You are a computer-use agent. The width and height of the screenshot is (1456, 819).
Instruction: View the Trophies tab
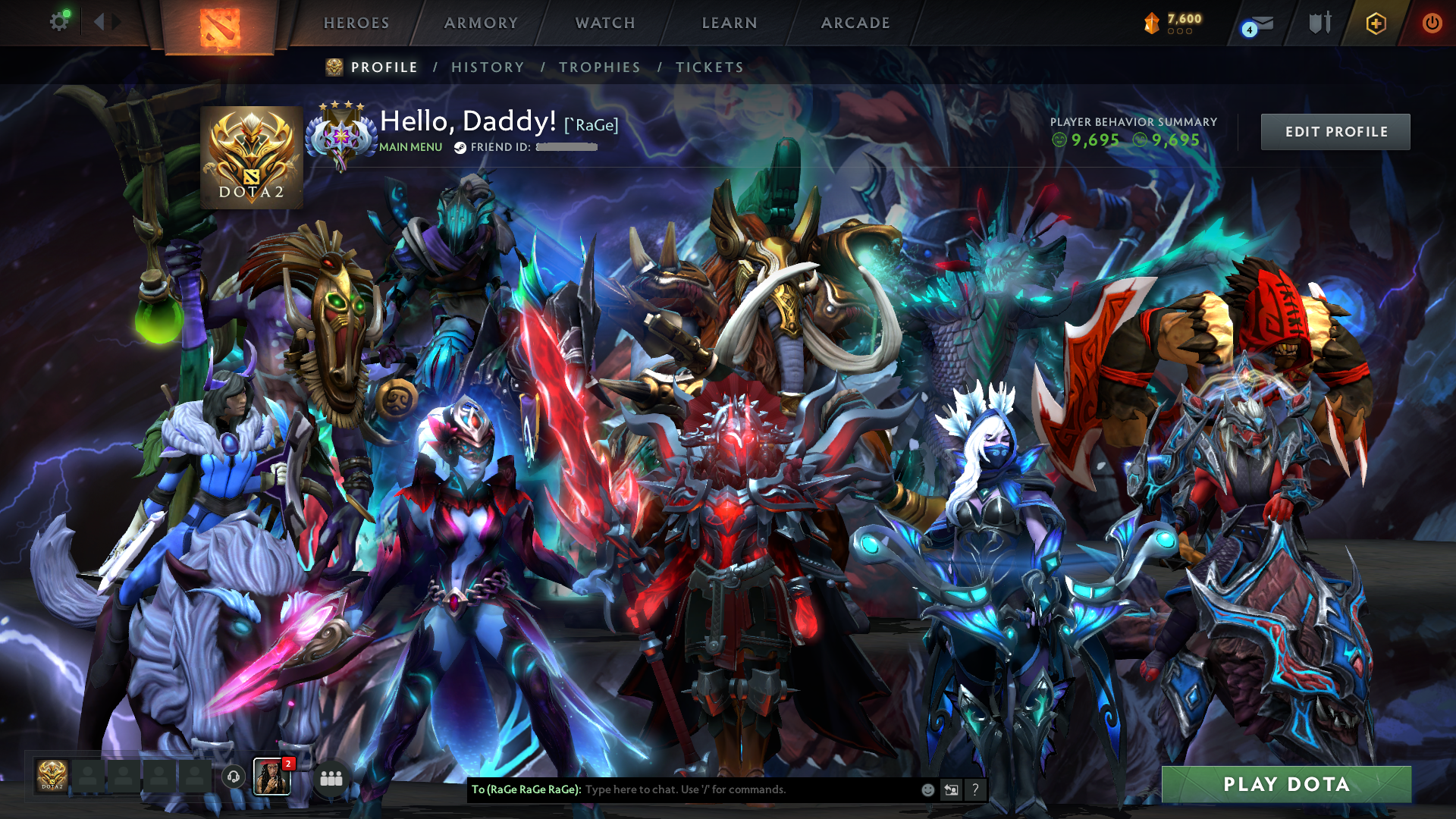(600, 67)
